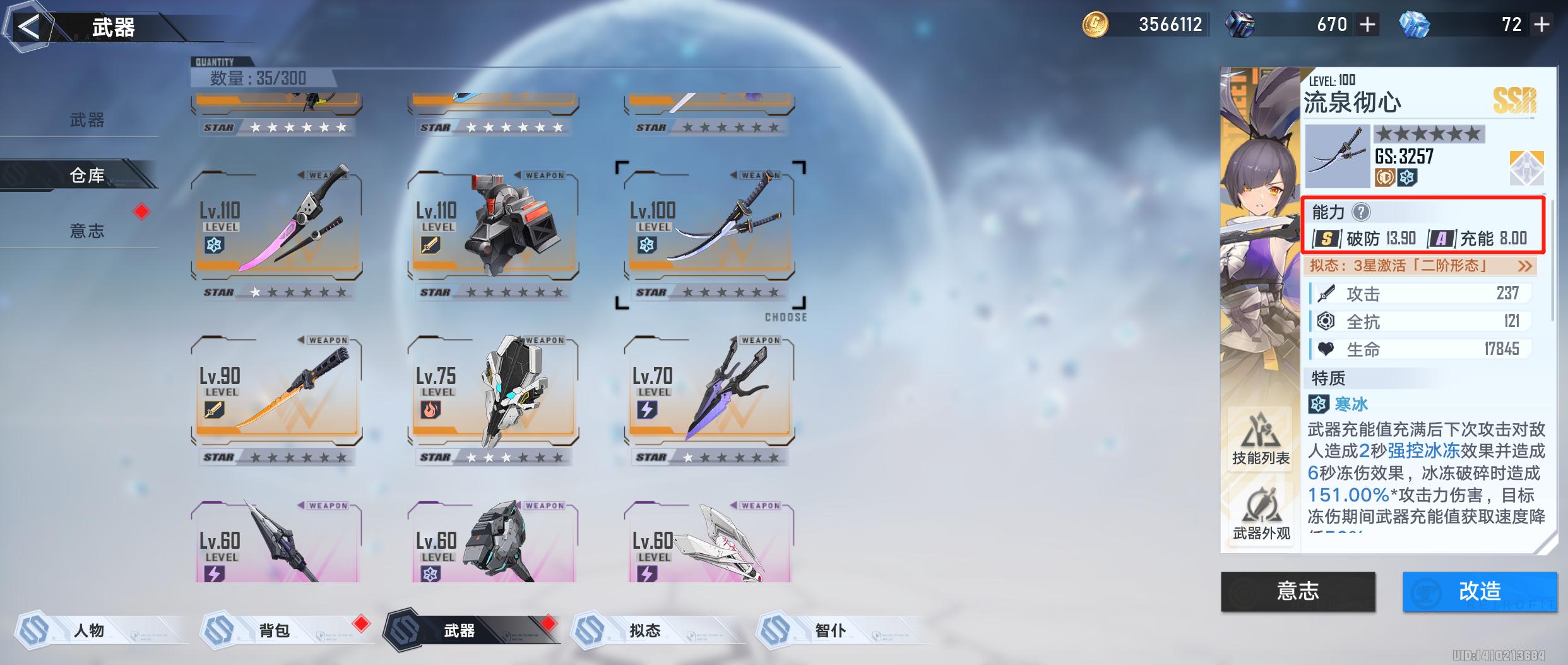The width and height of the screenshot is (1568, 665).
Task: Select the Lv.90 orange blade weapon
Action: click(276, 390)
